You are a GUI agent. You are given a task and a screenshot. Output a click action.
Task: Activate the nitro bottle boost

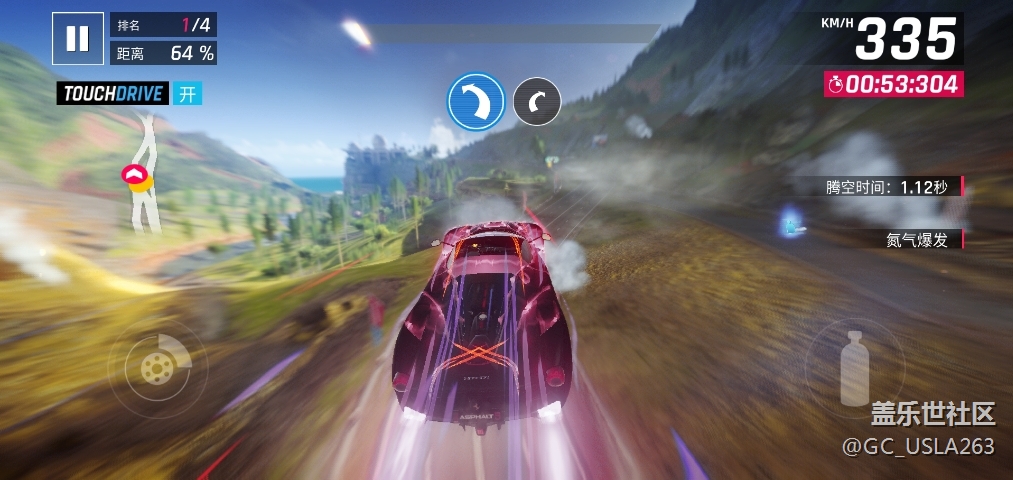pyautogui.click(x=853, y=366)
